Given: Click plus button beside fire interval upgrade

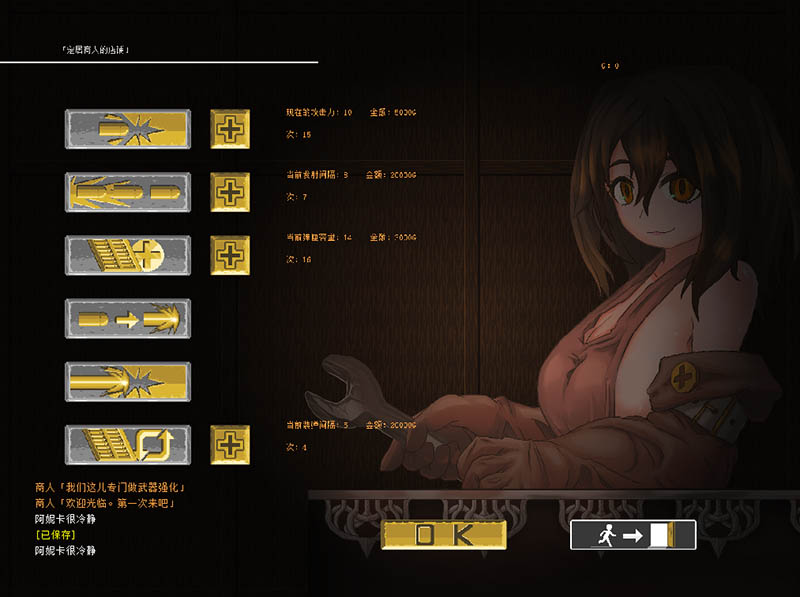Looking at the screenshot, I should (230, 192).
